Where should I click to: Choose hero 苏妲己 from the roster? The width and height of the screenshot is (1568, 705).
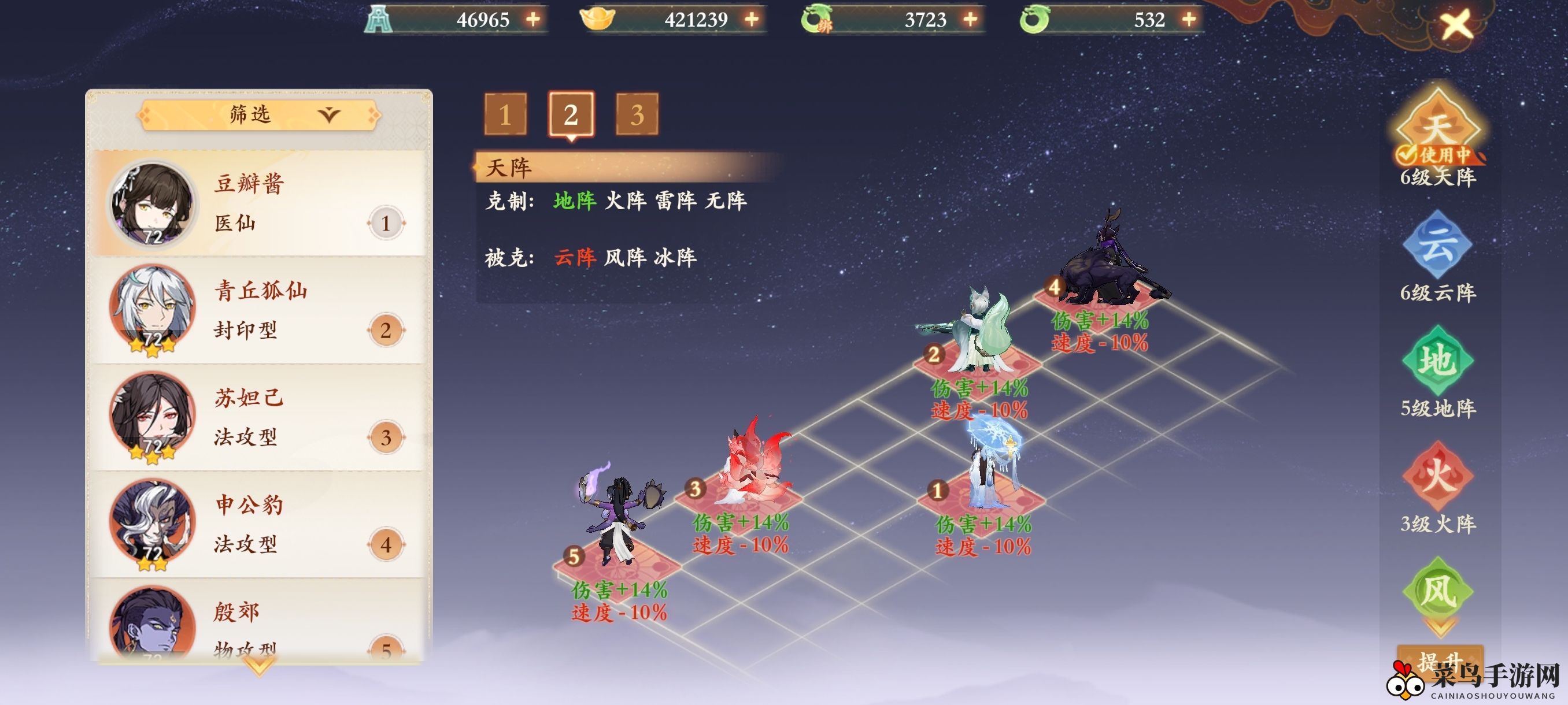pyautogui.click(x=257, y=417)
